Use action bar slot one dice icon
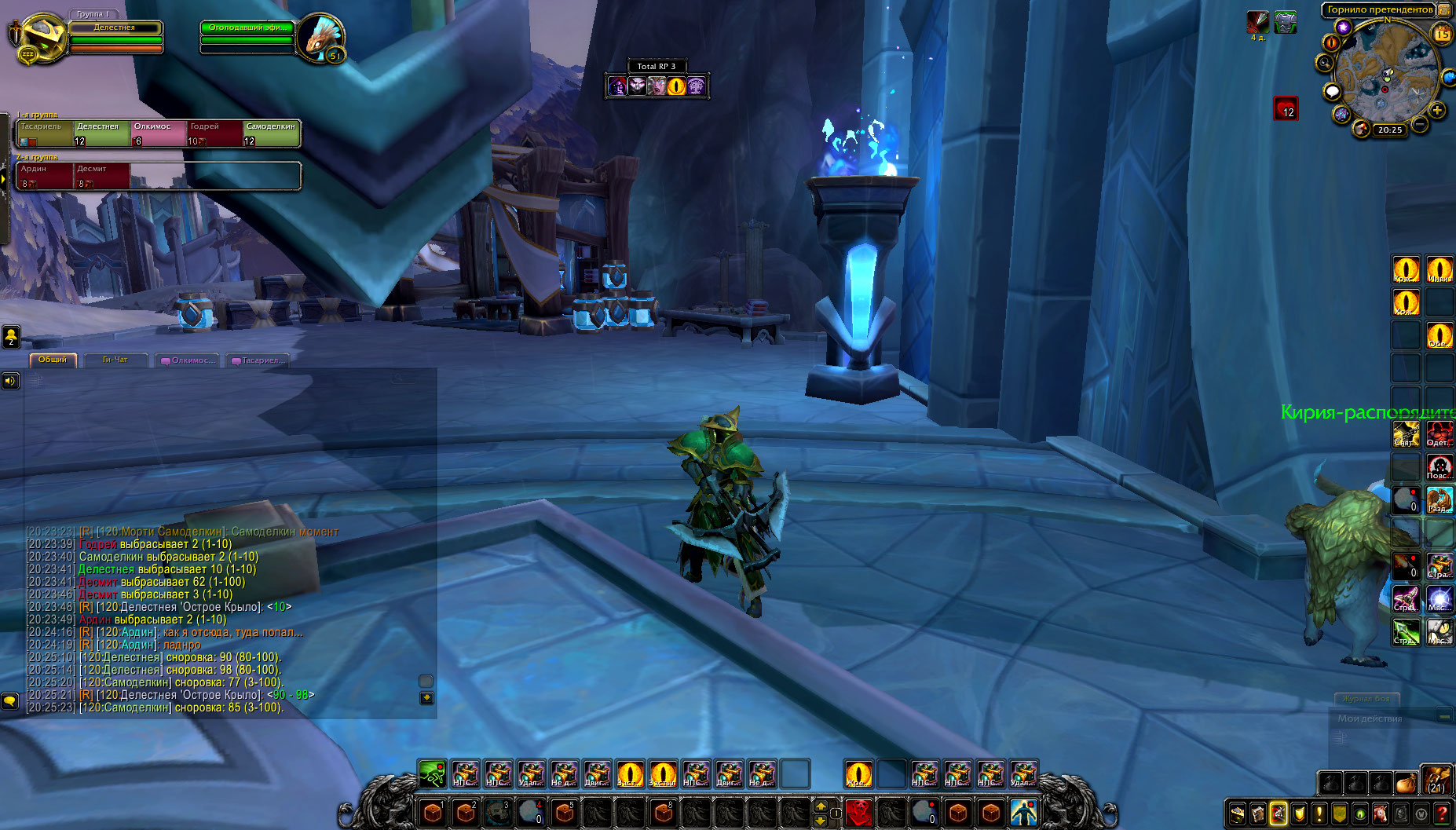The height and width of the screenshot is (830, 1456). tap(432, 812)
